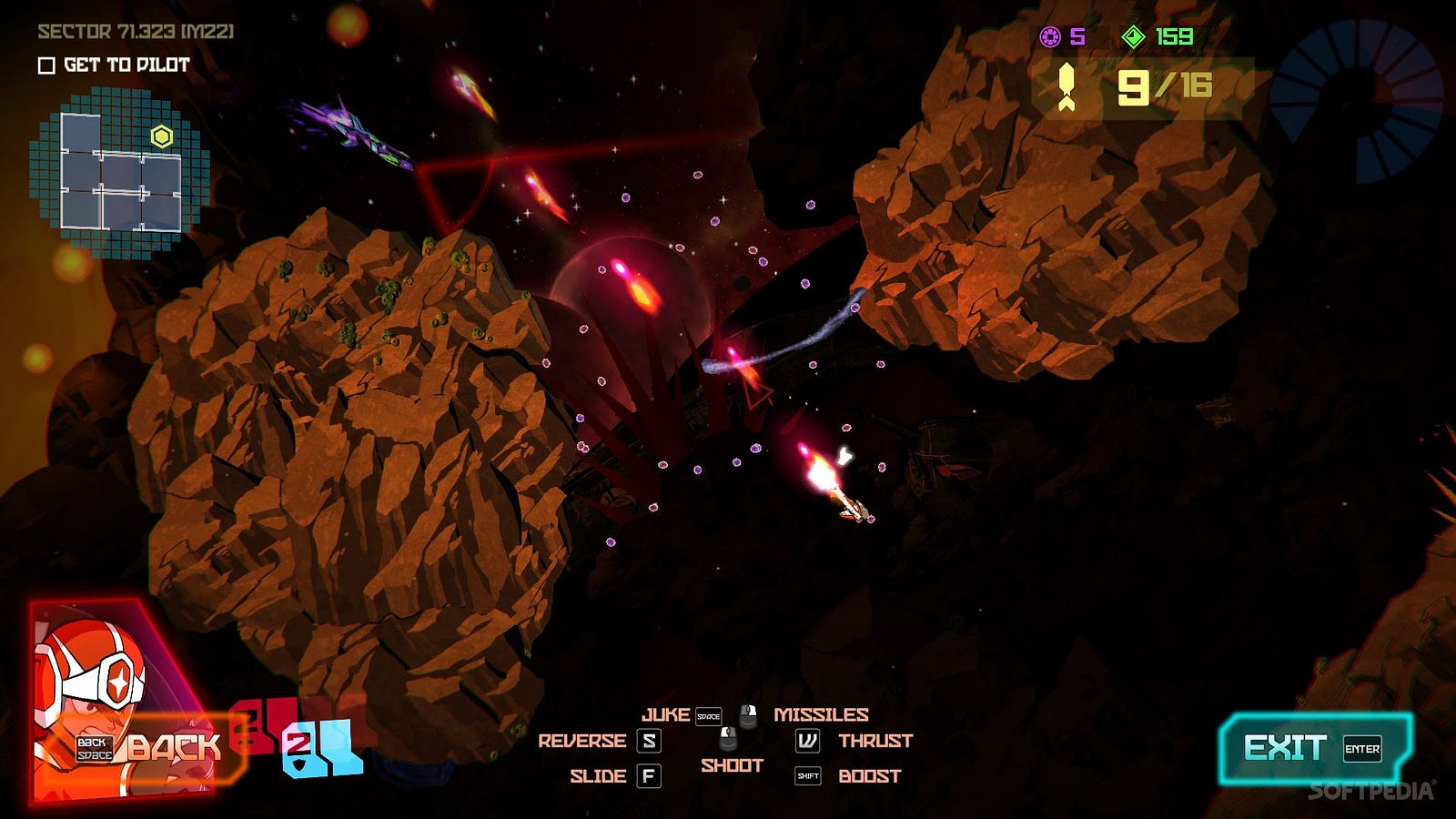Viewport: 1456px width, 819px height.
Task: Select the yellow missile icon
Action: point(1067,88)
